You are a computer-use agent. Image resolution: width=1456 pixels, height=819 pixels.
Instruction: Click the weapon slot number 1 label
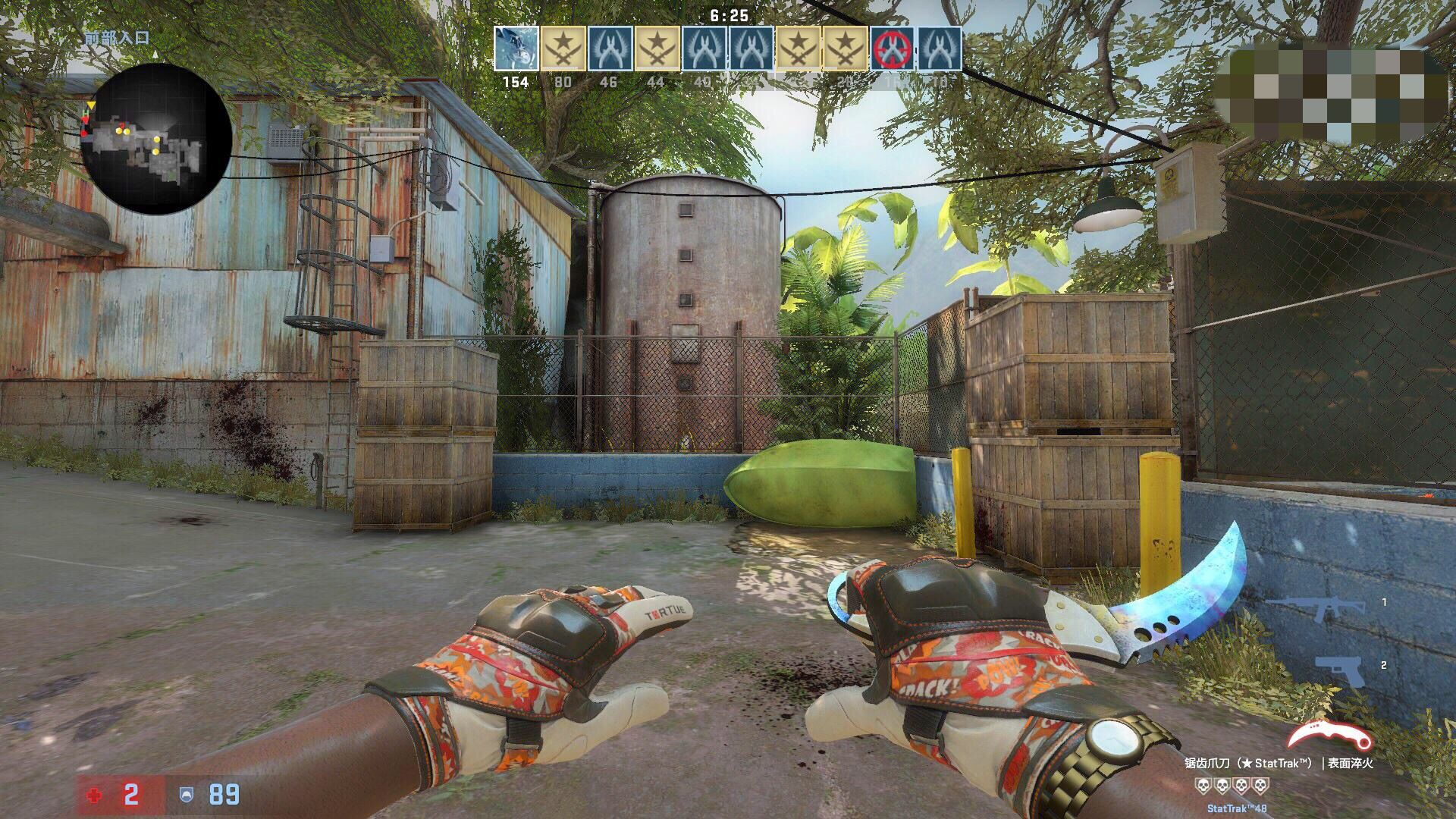tap(1384, 601)
